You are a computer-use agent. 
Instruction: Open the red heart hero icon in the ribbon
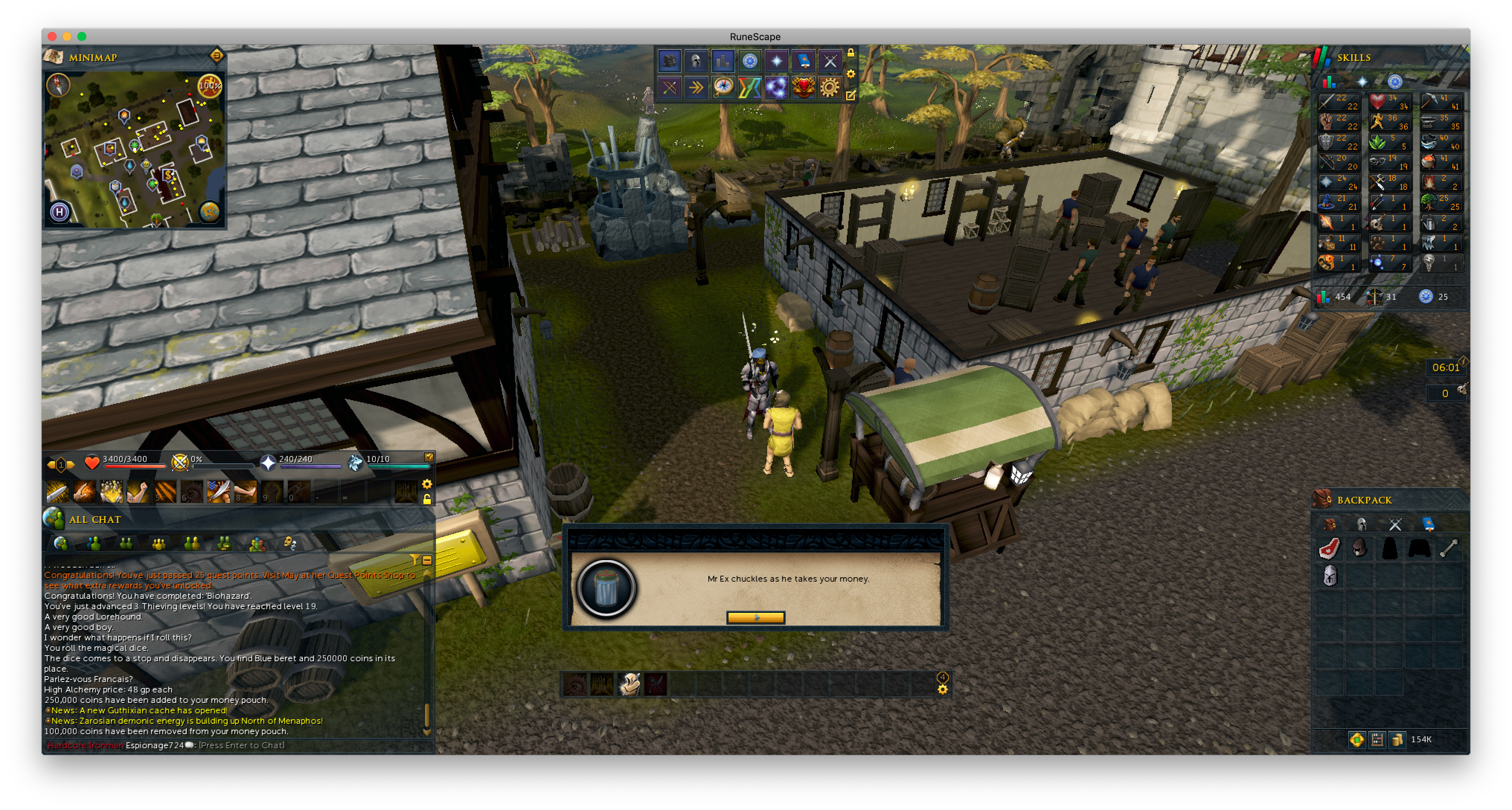803,88
